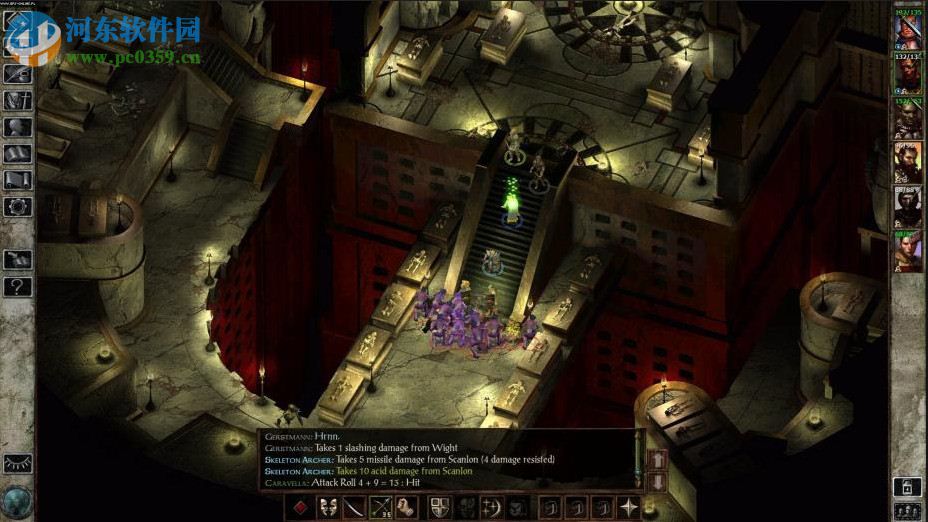Toggle the game clock orb
Viewport: 928px width, 522px height.
[x=18, y=499]
